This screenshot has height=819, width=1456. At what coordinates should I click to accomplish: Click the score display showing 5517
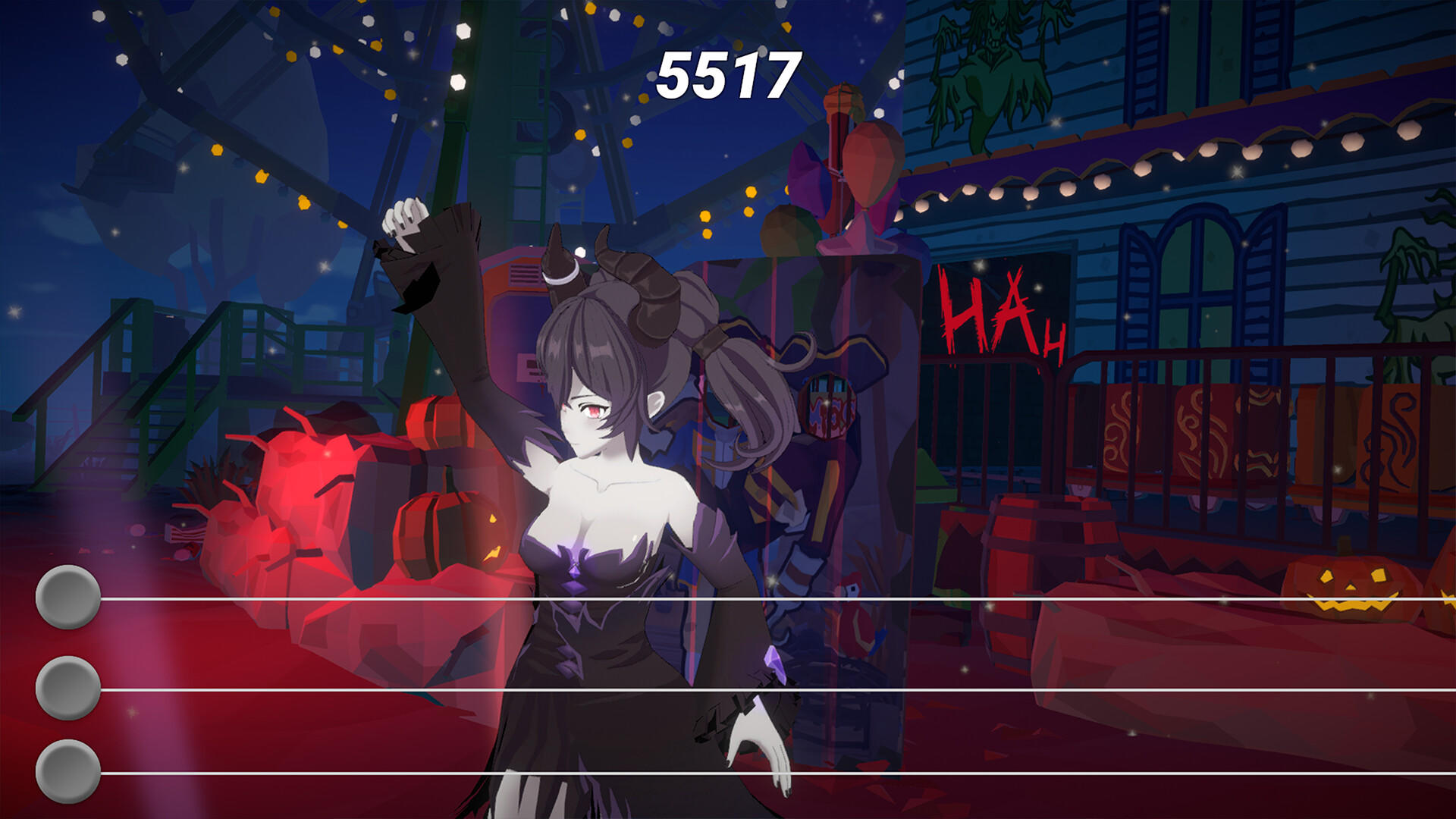tap(728, 76)
